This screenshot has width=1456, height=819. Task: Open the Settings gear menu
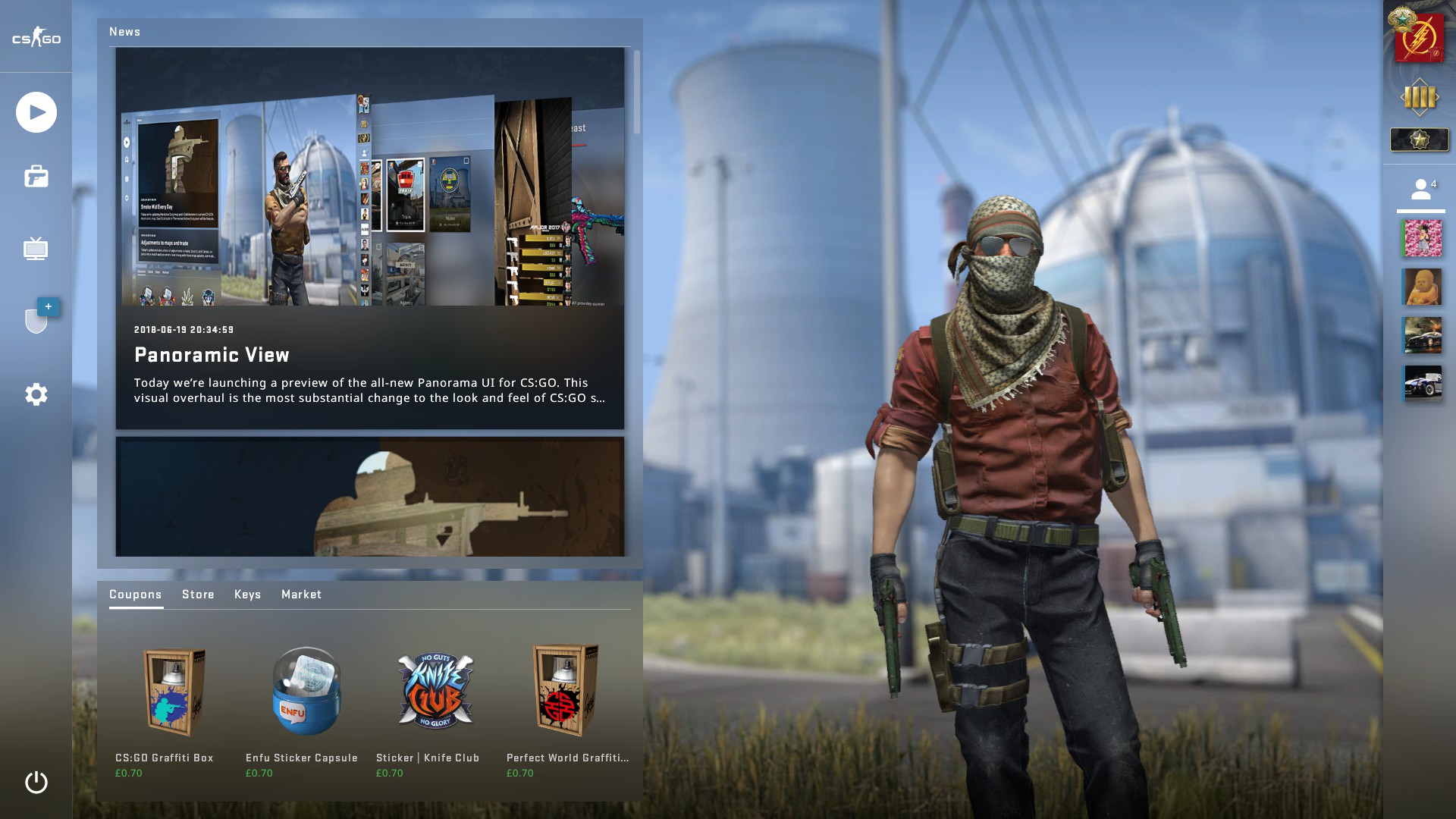coord(36,394)
